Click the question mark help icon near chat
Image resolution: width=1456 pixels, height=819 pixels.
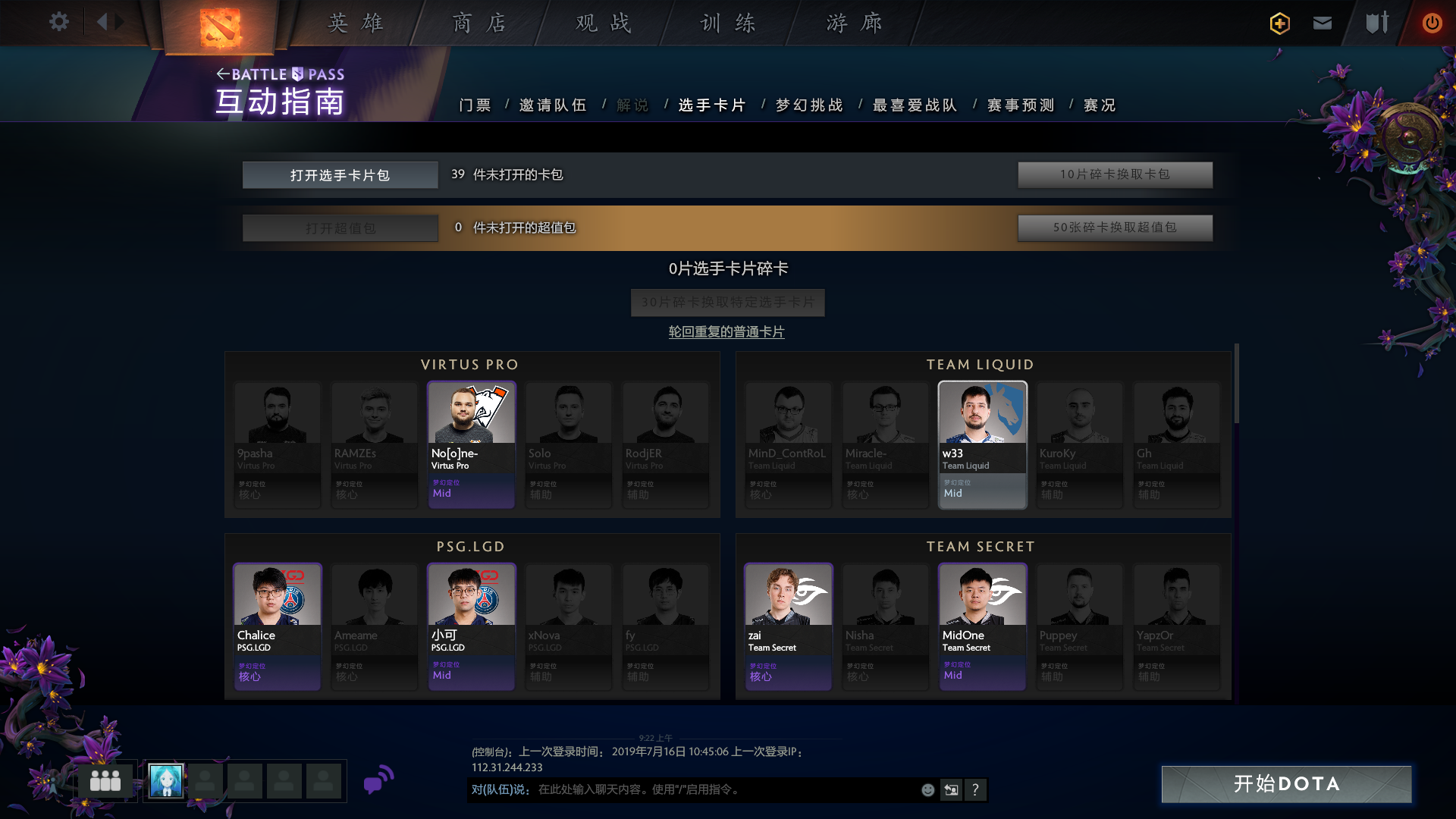point(976,789)
